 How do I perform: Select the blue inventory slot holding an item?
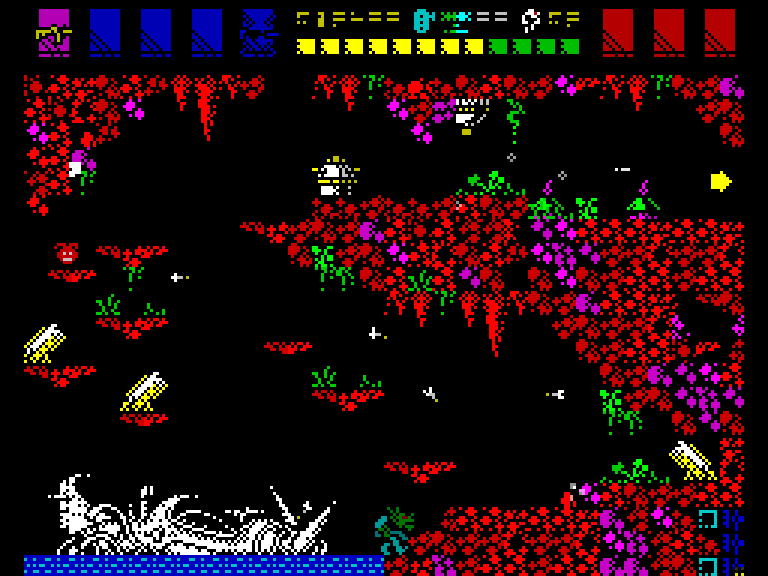click(258, 32)
